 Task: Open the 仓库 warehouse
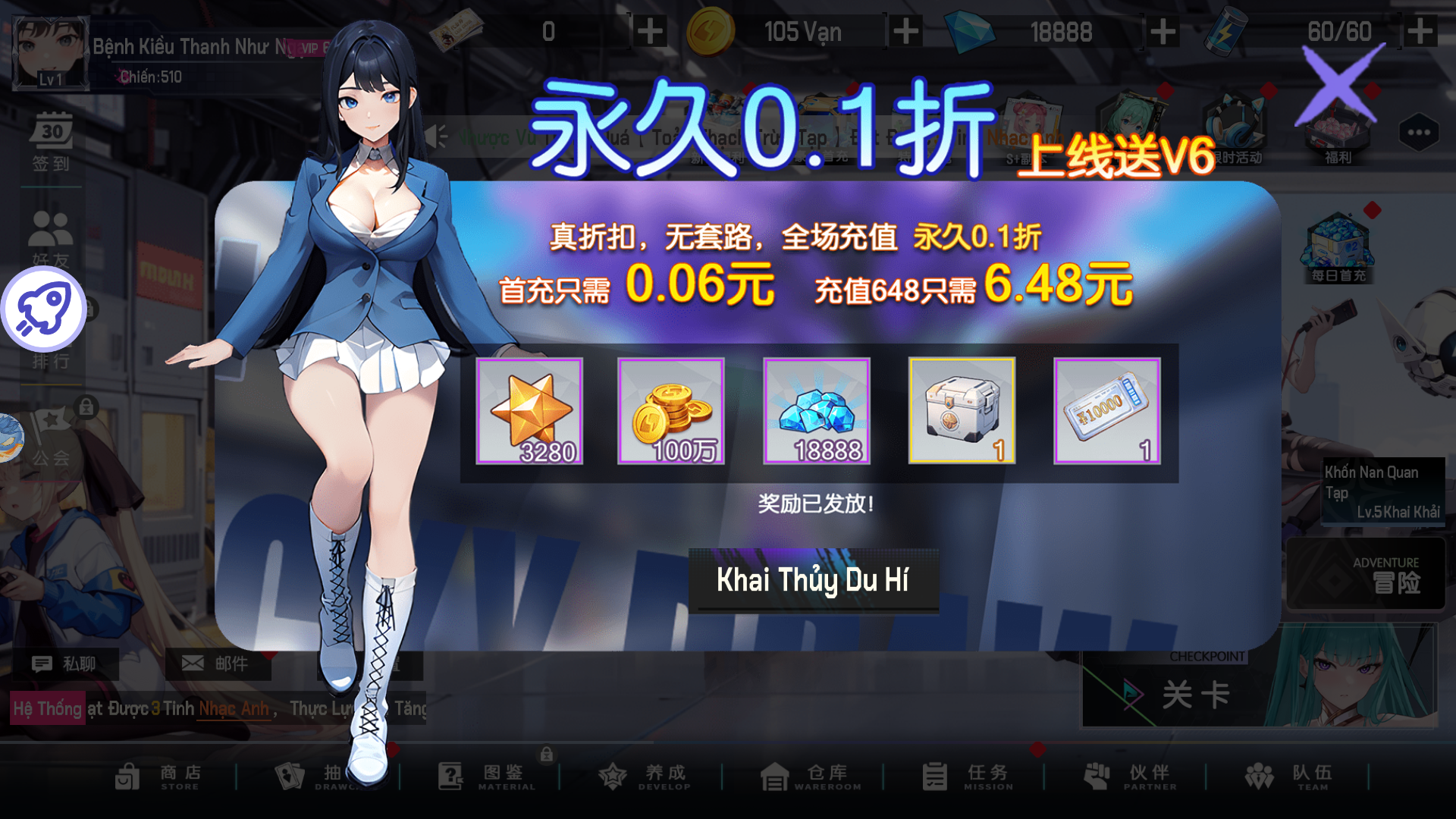811,777
